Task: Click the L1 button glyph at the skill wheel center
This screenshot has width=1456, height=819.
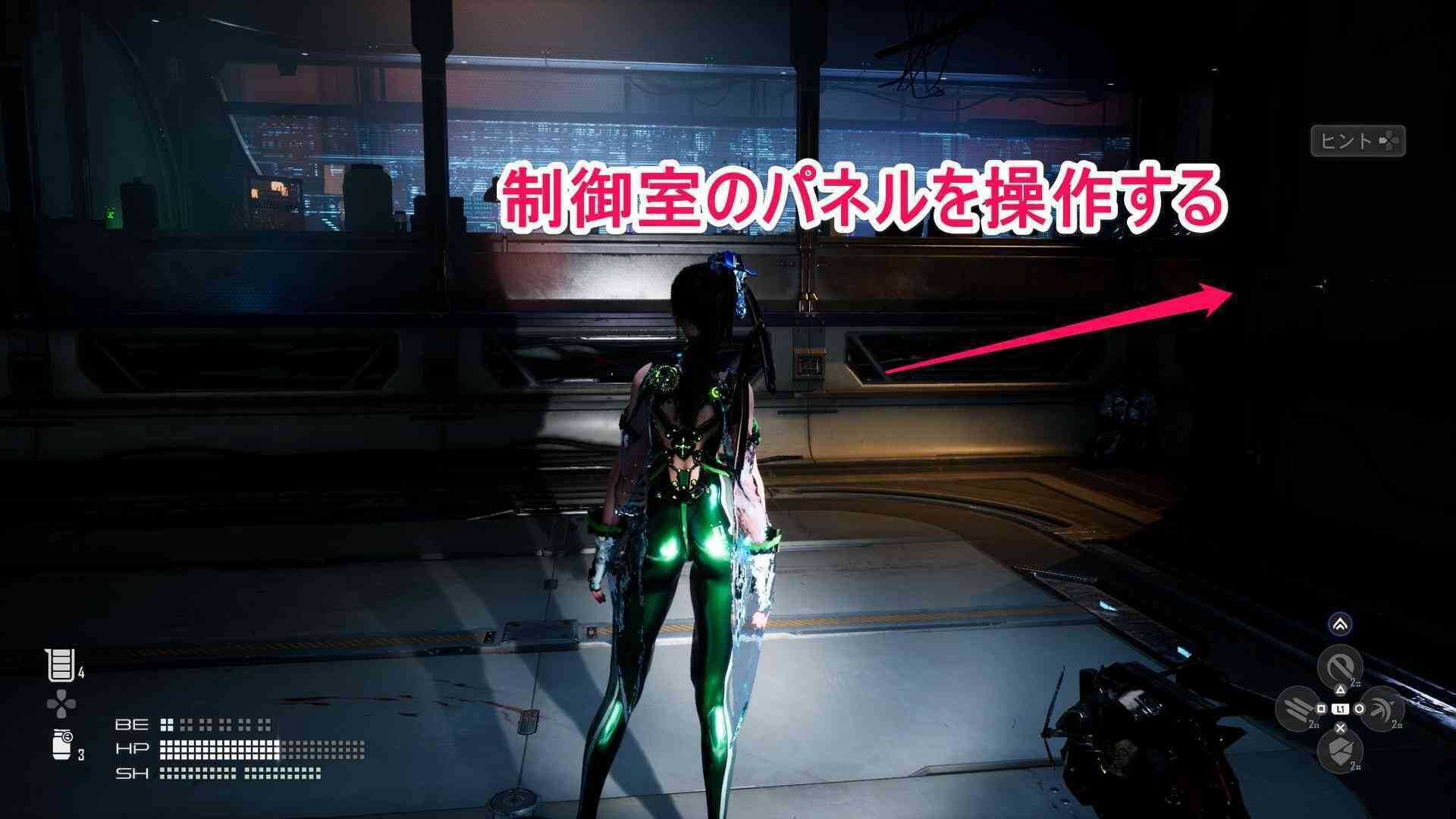Action: click(1341, 708)
